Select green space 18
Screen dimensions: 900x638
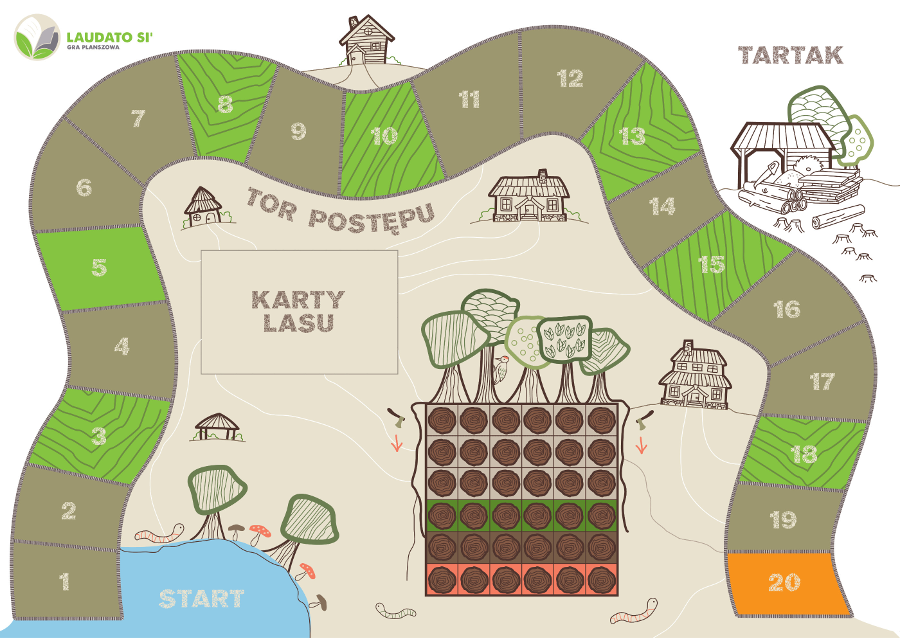[x=803, y=455]
